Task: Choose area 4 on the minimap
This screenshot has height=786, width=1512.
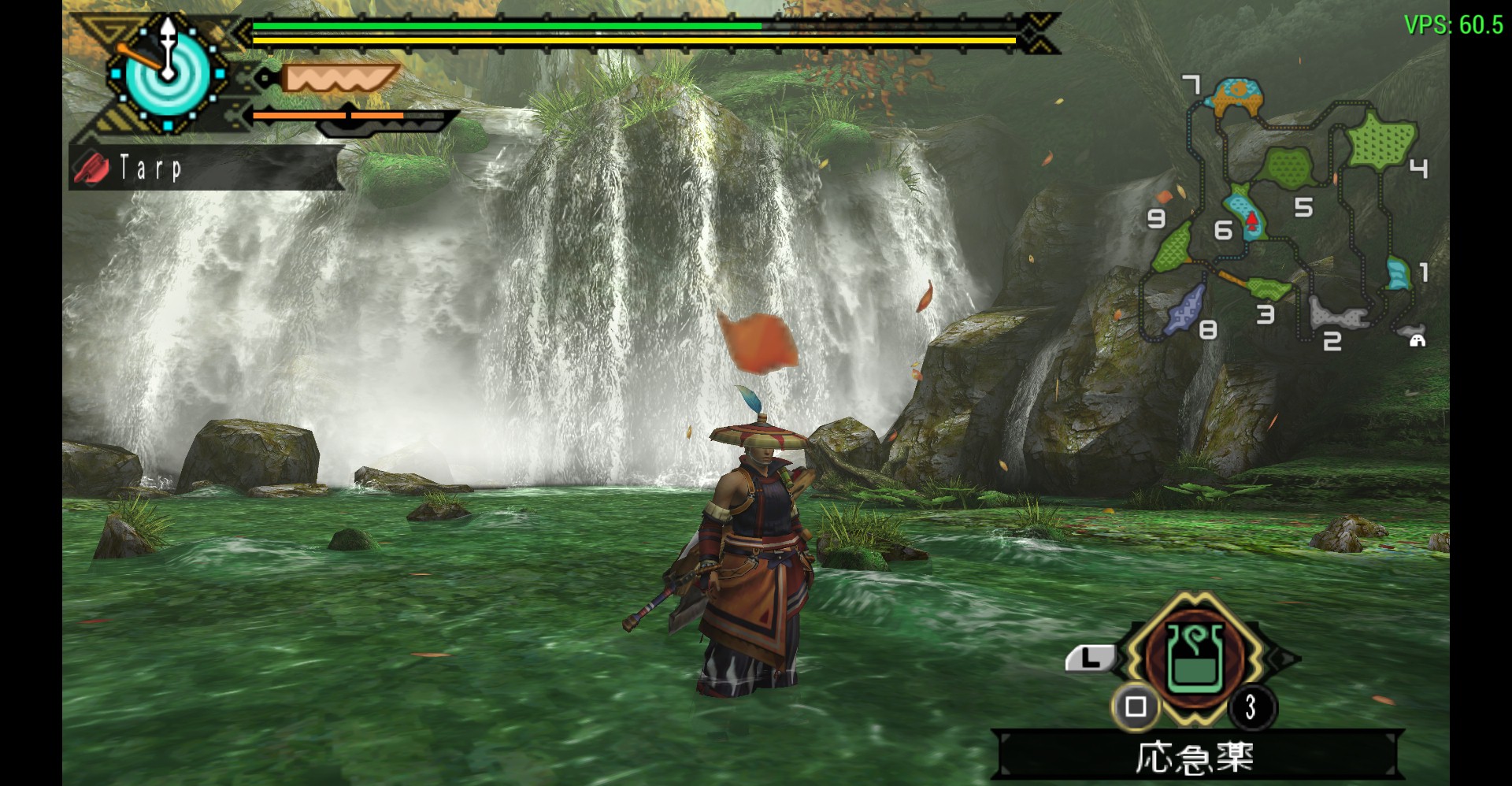Action: pyautogui.click(x=1382, y=140)
